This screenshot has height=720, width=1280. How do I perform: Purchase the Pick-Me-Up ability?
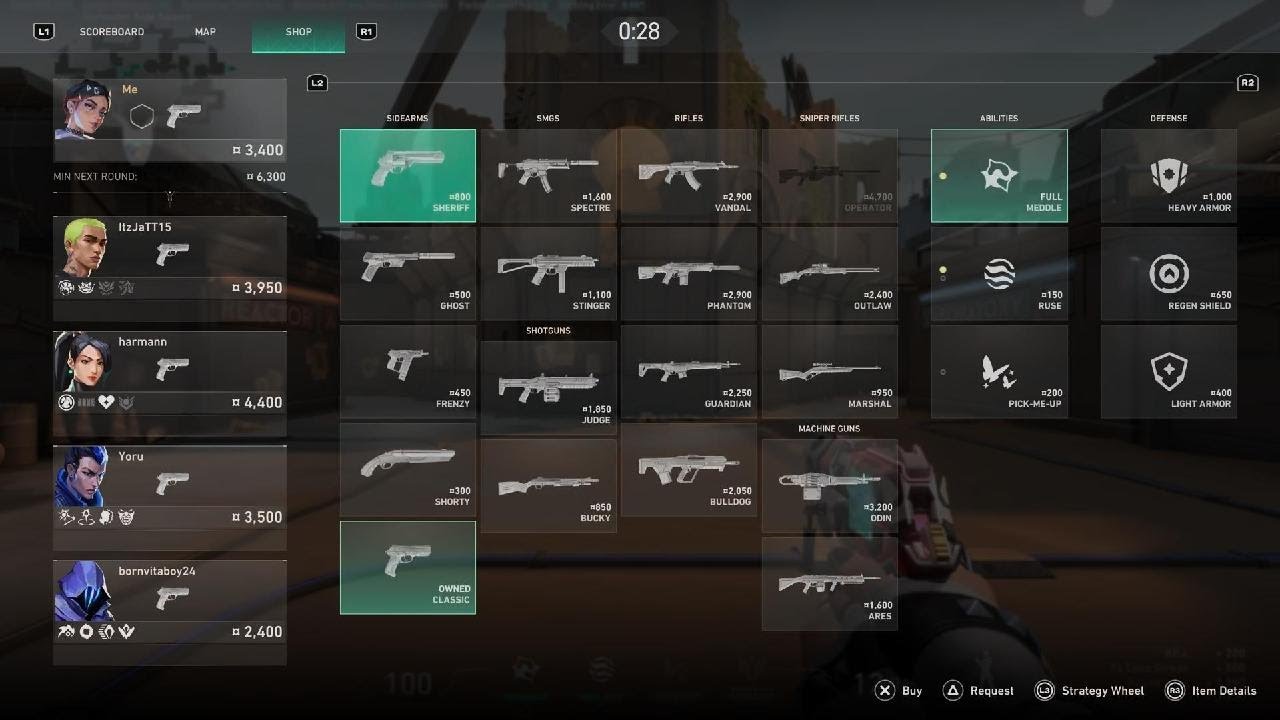pos(999,371)
